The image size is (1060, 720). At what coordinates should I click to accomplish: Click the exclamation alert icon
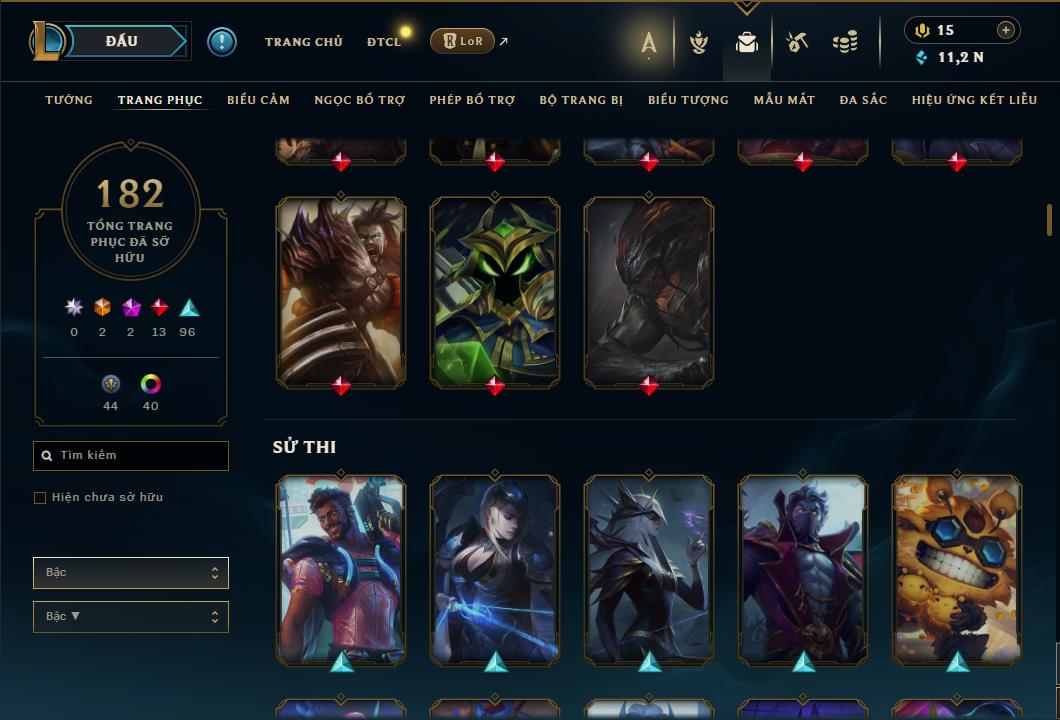click(x=222, y=42)
